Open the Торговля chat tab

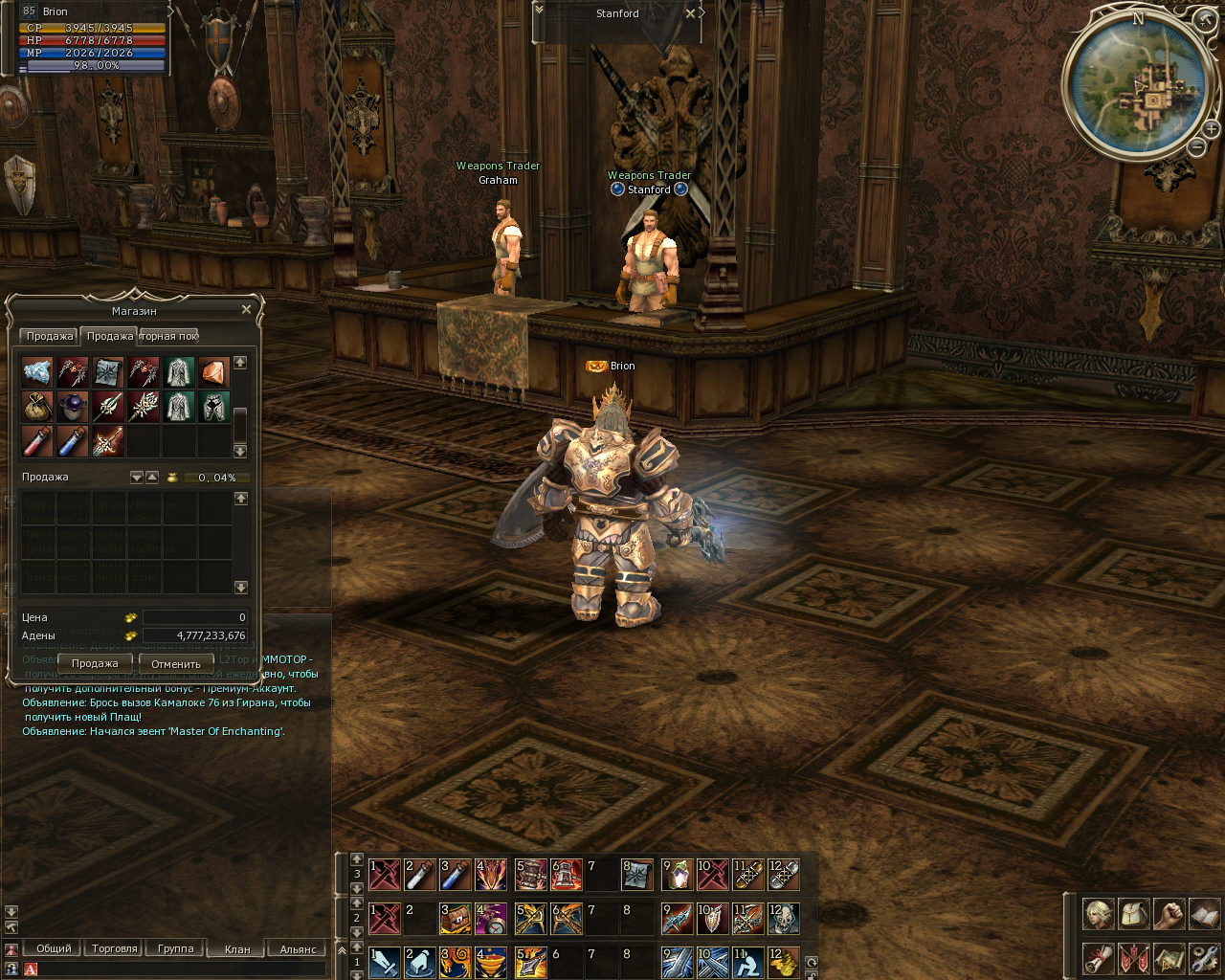click(115, 948)
